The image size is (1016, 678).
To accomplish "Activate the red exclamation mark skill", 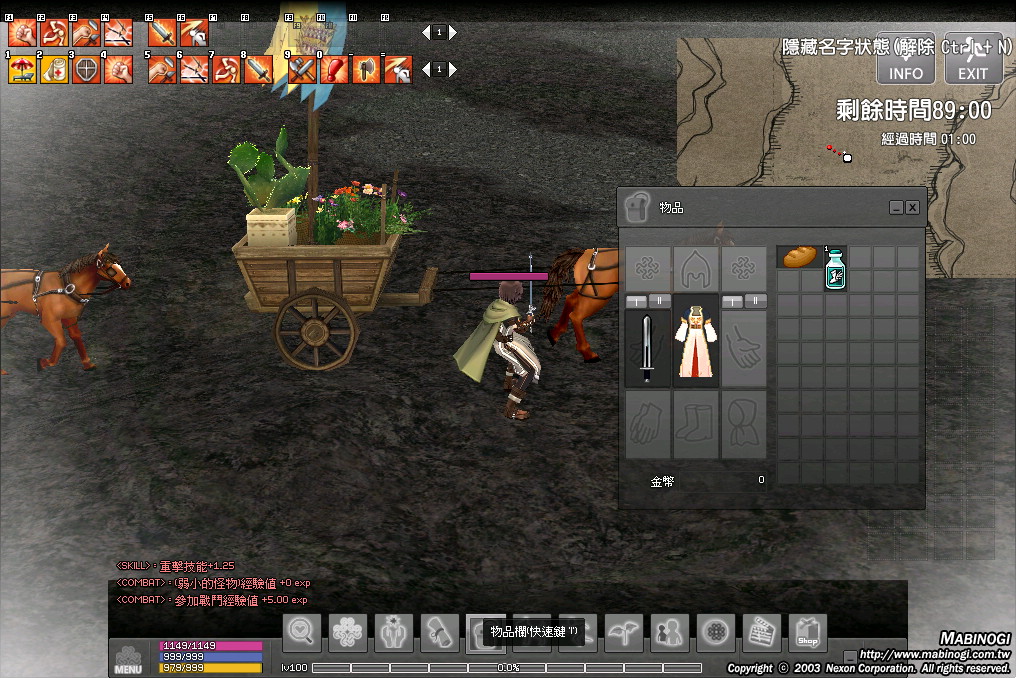I will click(334, 69).
